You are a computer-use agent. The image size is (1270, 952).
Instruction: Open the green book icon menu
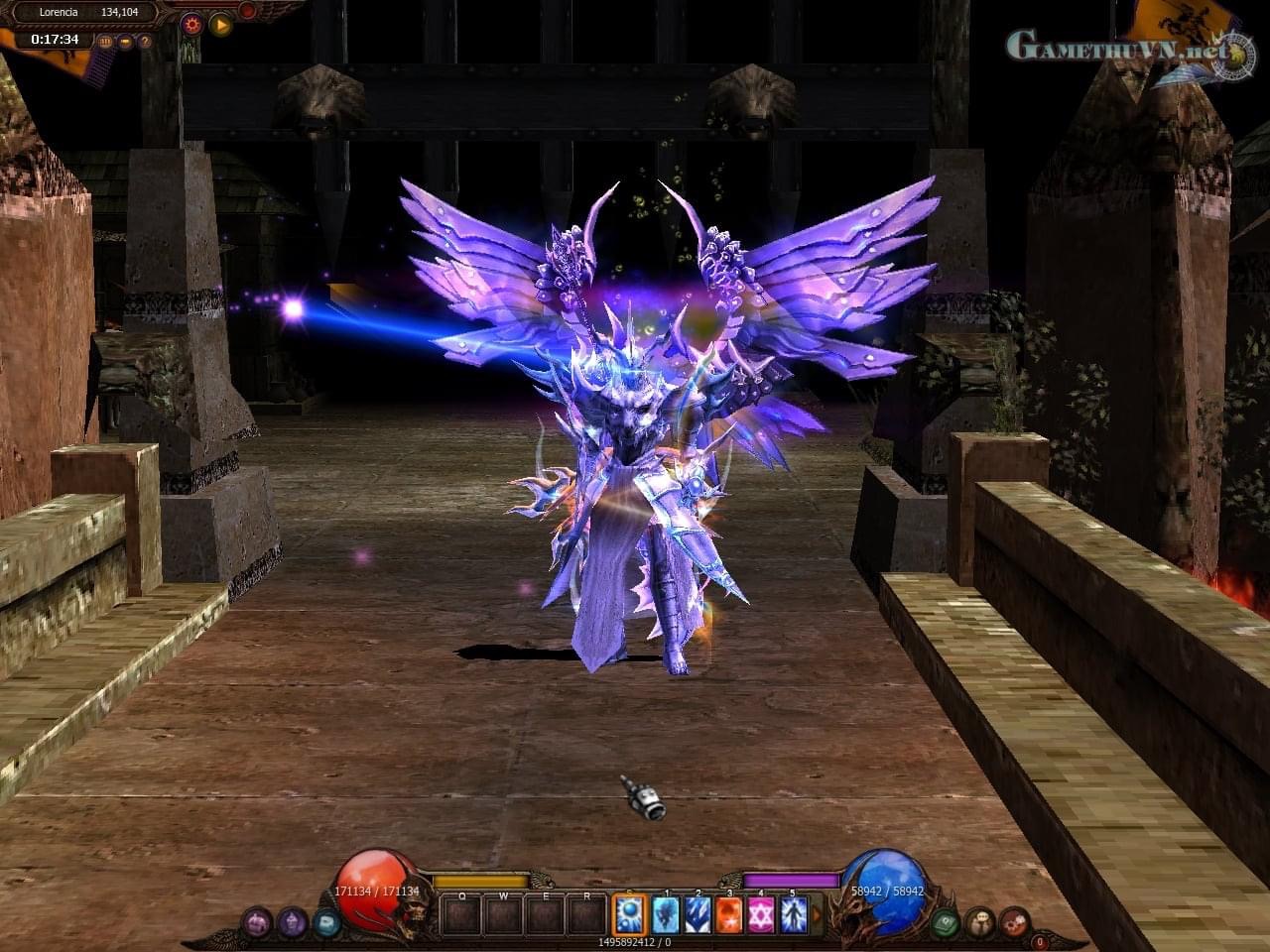pos(946,922)
